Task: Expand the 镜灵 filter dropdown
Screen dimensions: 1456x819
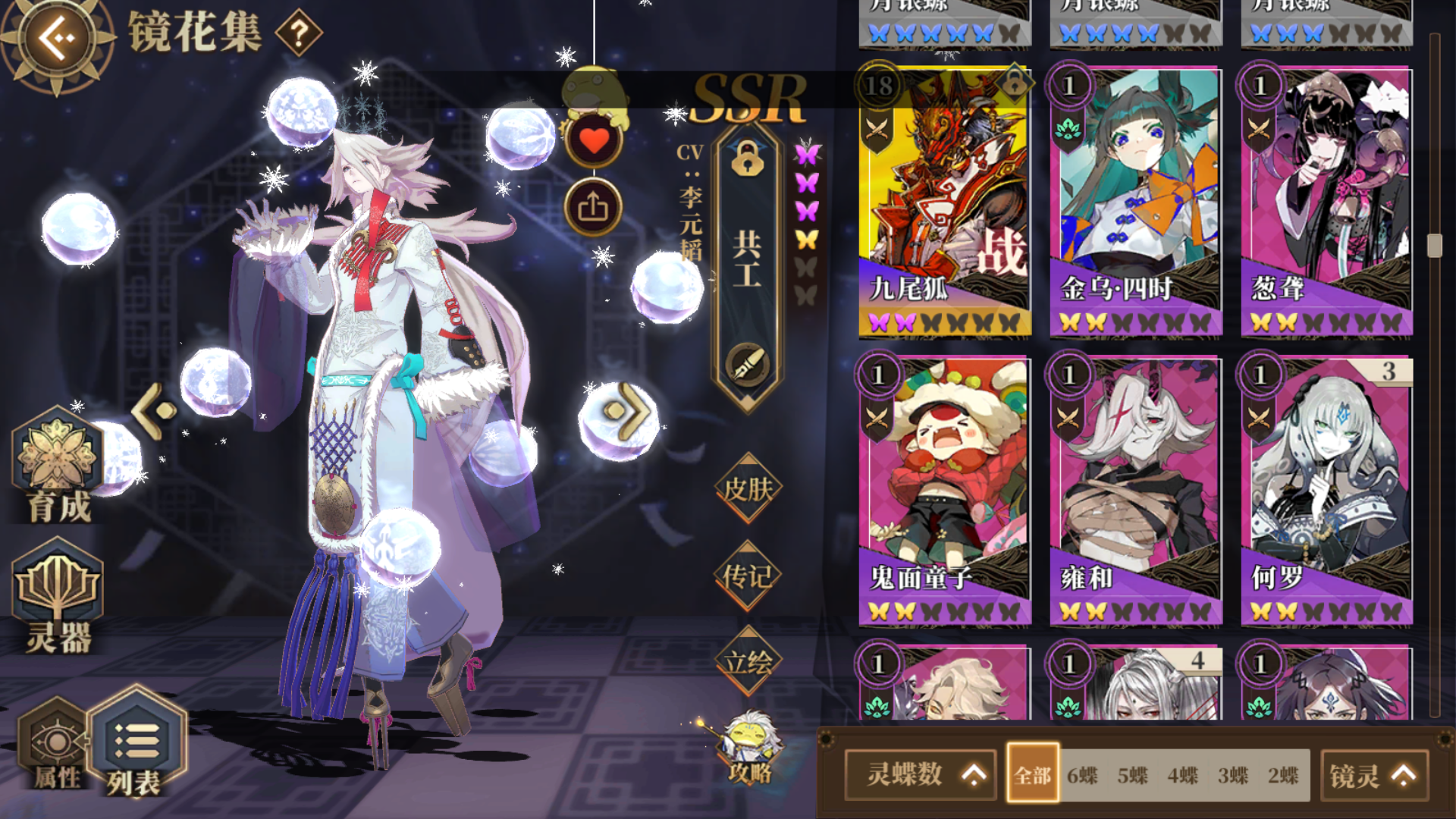Action: click(x=1375, y=775)
